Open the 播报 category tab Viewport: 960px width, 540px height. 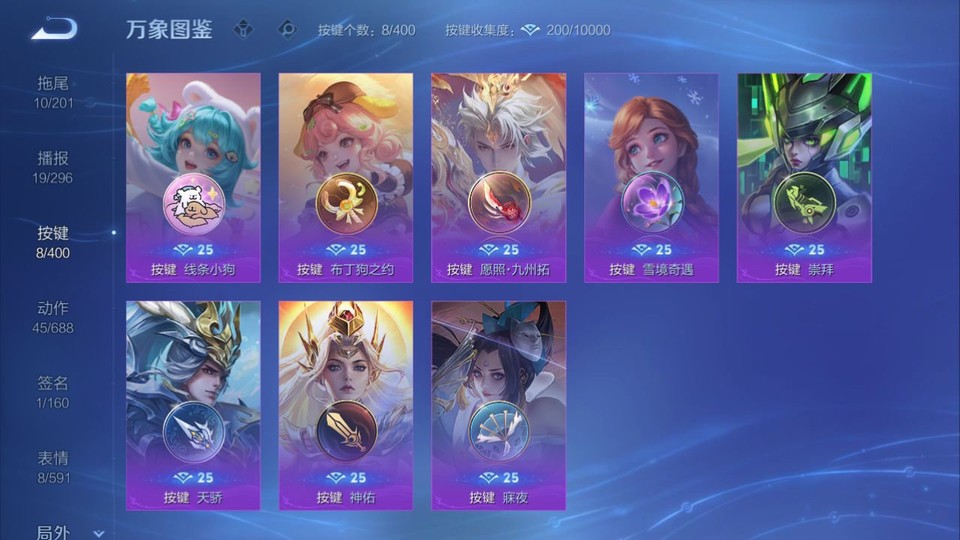[53, 166]
